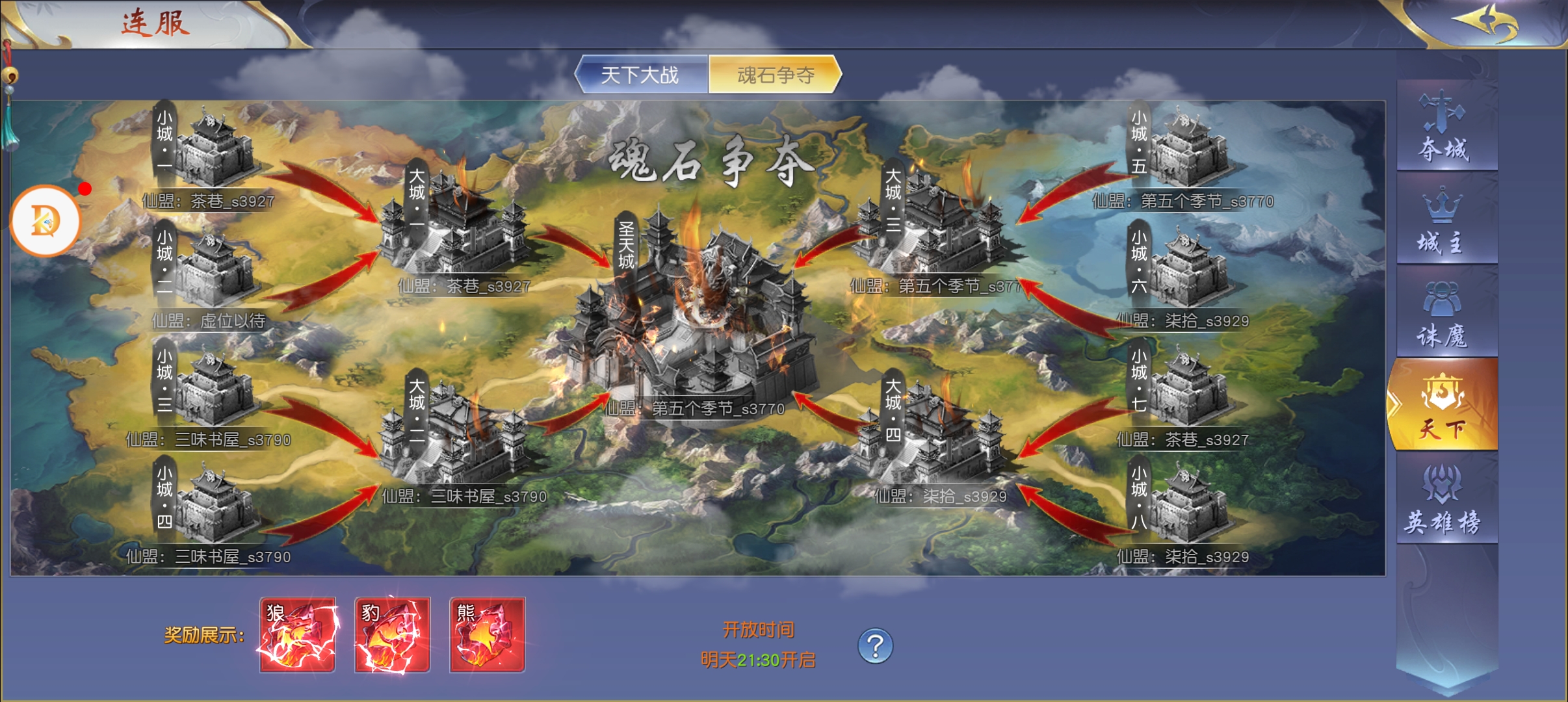Switch to the 天下大战 tab
Screen dimensions: 1568x702
click(640, 75)
